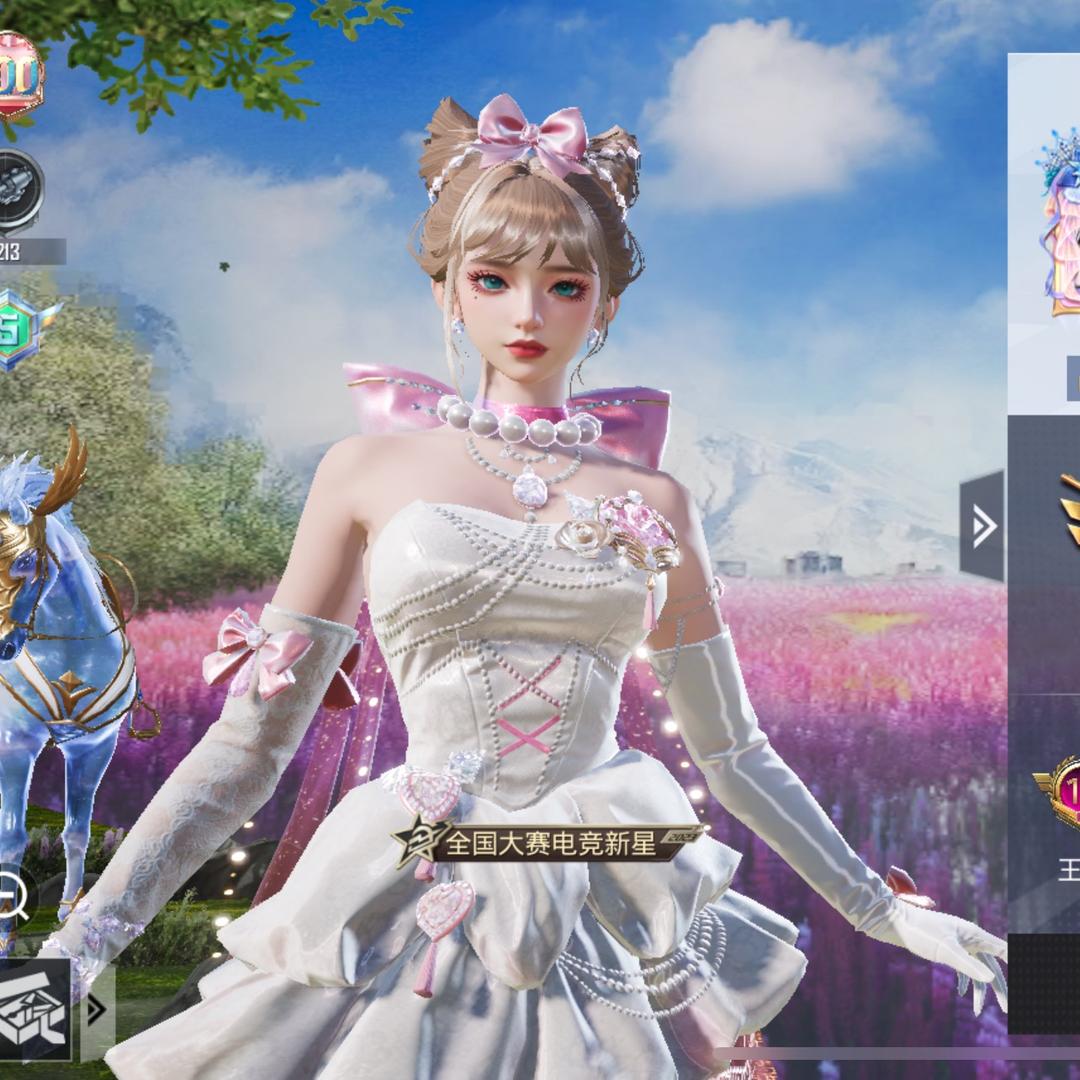Viewport: 1080px width, 1080px height.
Task: Open the crate box icon
Action: click(34, 1012)
